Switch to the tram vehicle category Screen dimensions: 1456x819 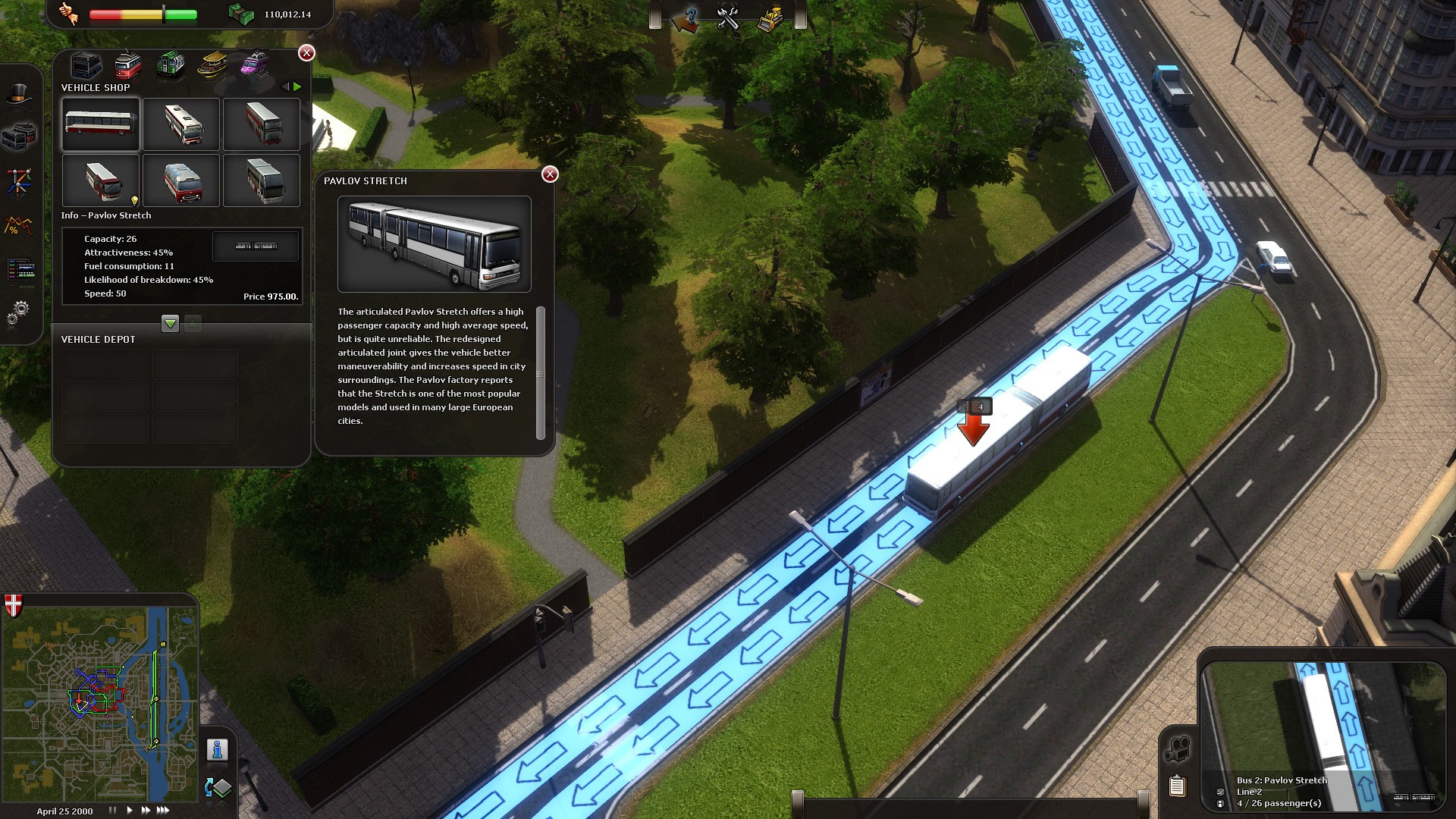[x=128, y=65]
